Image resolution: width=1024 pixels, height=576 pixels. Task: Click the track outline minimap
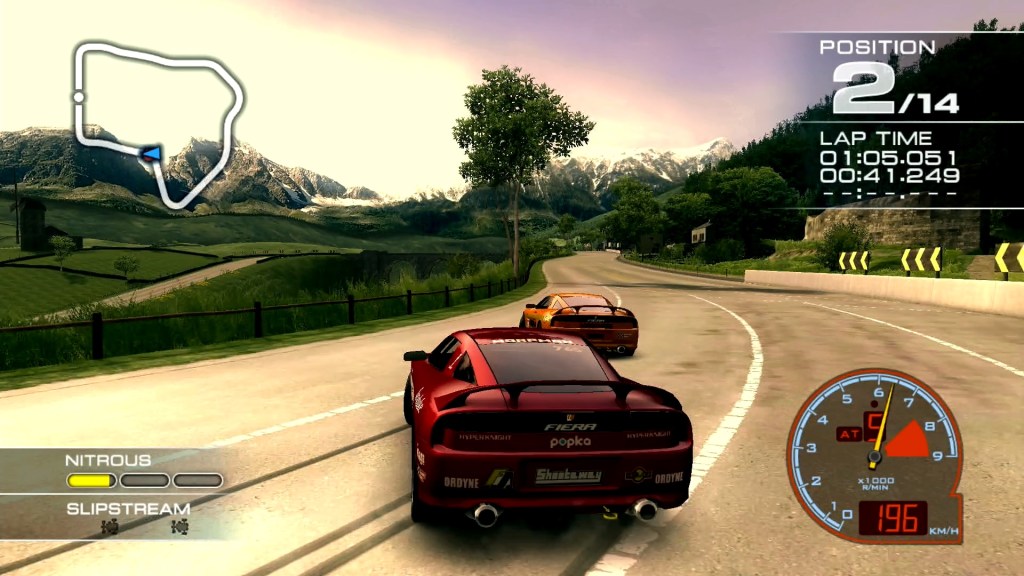[x=160, y=120]
